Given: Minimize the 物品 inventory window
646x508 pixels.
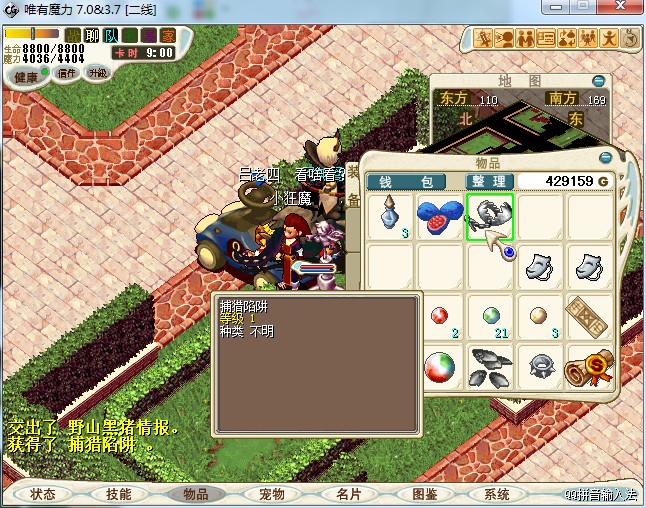Looking at the screenshot, I should (605, 158).
